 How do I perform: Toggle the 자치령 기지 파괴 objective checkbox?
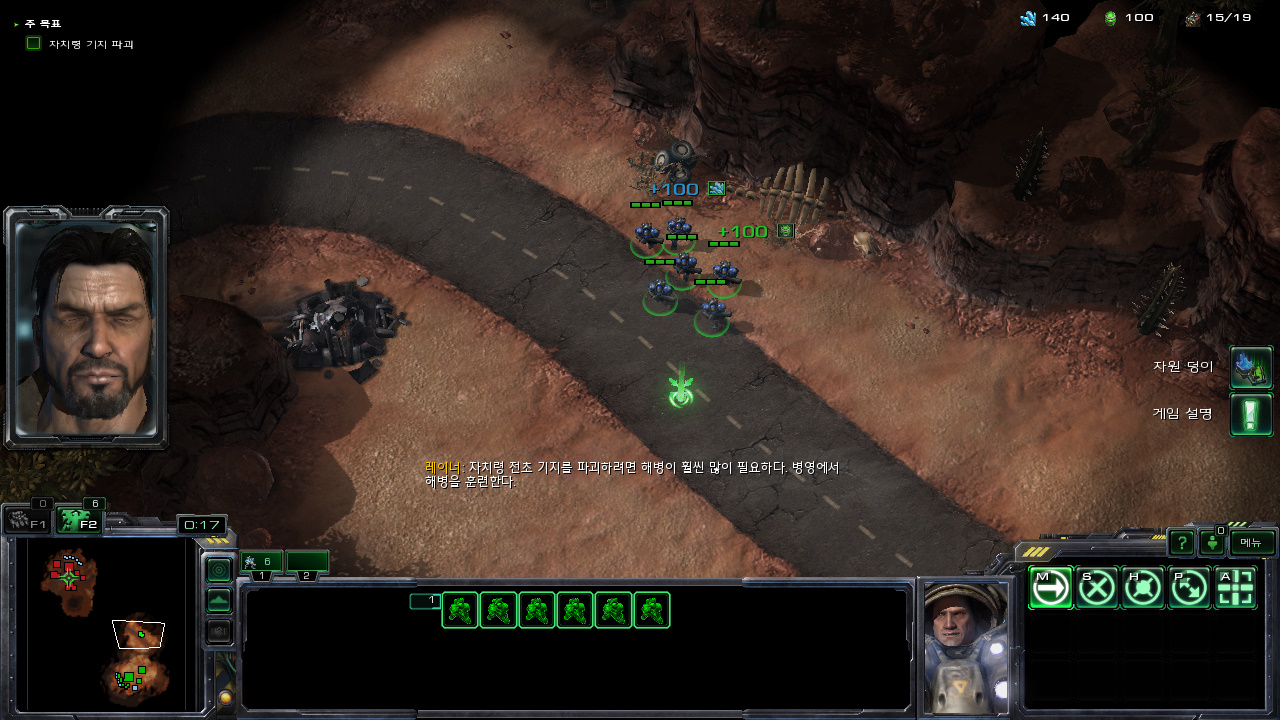[x=33, y=43]
